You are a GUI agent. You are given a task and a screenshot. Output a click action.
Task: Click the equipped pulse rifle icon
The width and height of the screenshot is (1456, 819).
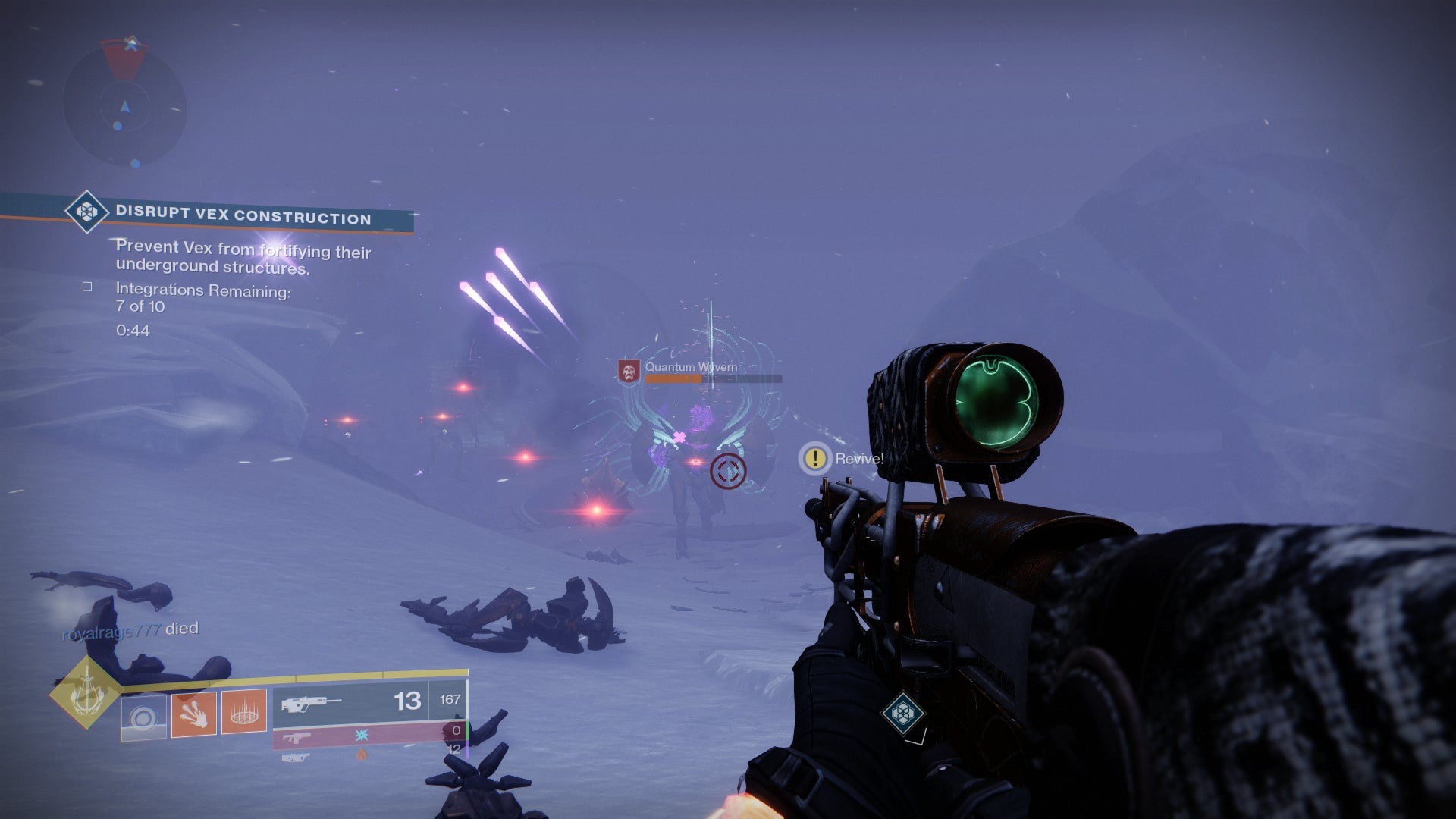(311, 704)
